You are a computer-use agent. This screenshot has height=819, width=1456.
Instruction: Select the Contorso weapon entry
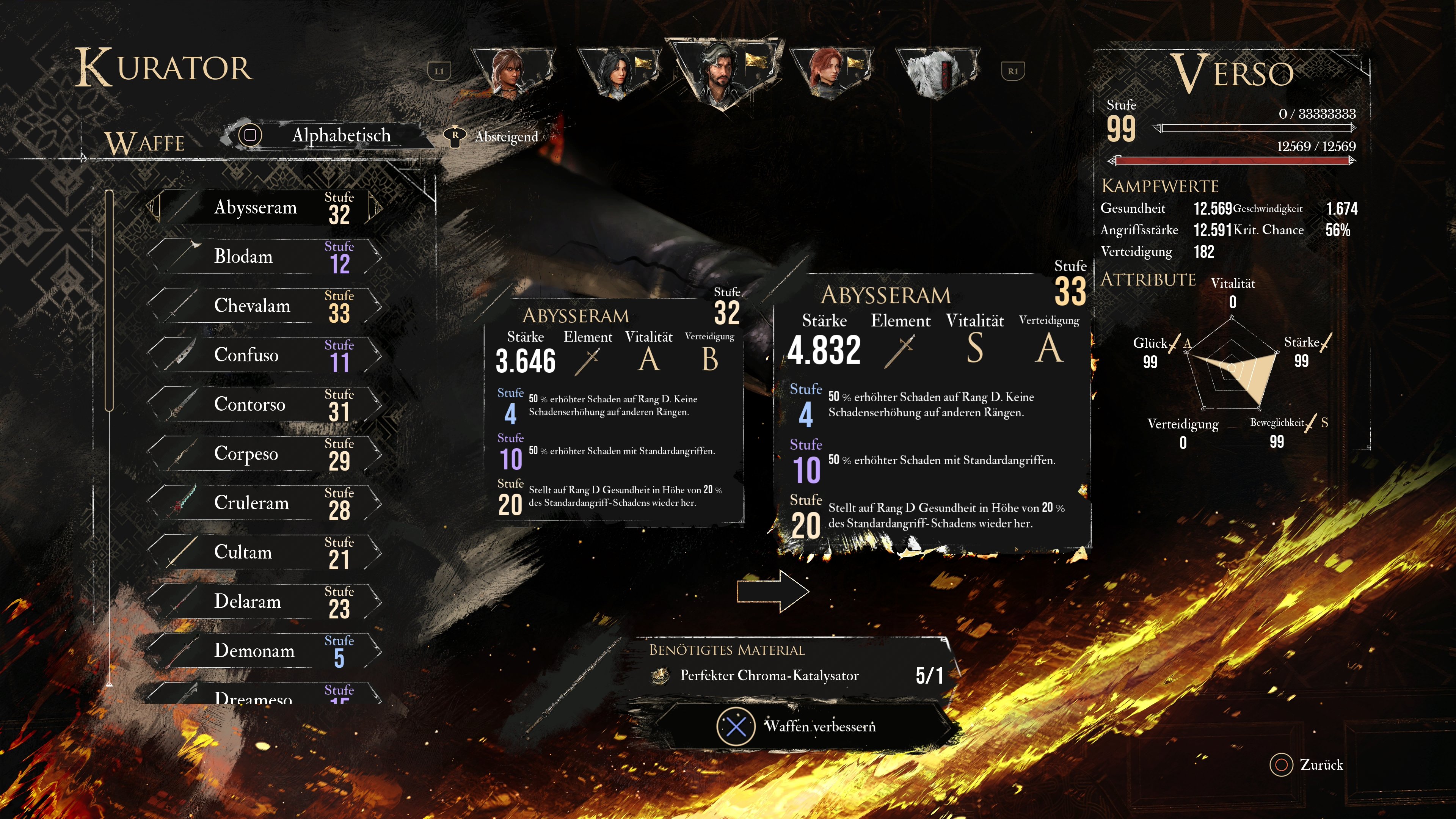pyautogui.click(x=264, y=404)
